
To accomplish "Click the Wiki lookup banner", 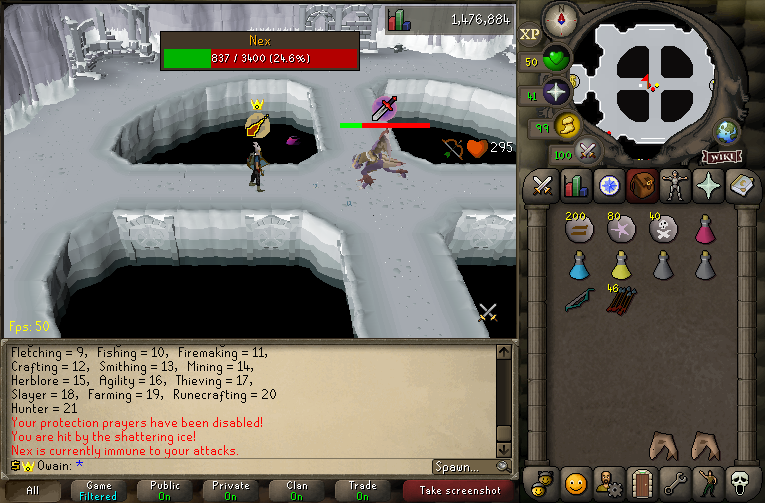I will (x=721, y=156).
